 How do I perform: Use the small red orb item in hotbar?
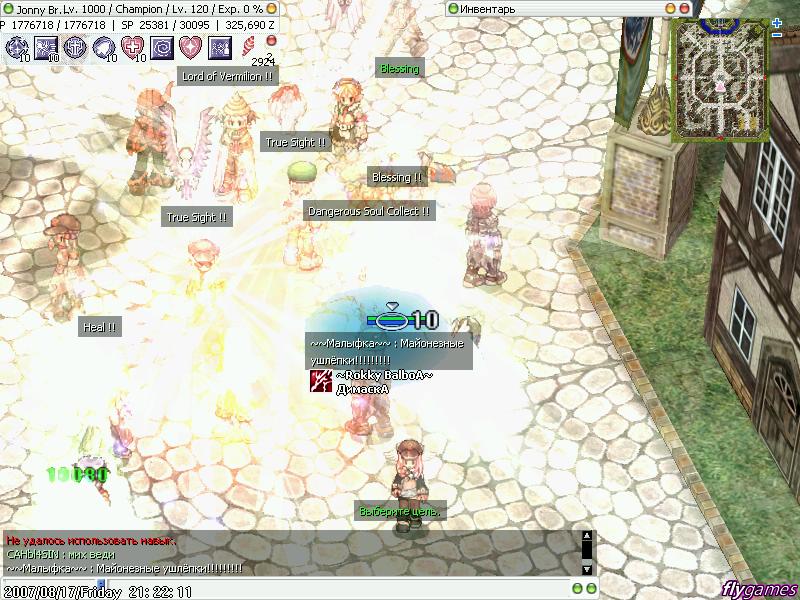tap(269, 40)
